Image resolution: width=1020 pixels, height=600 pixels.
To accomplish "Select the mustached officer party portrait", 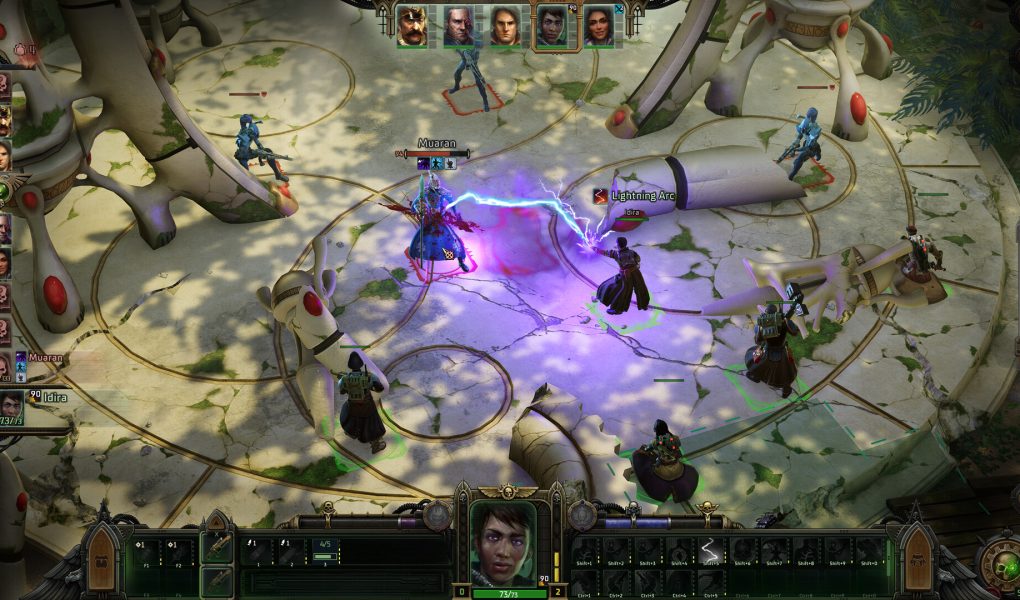I will (411, 26).
